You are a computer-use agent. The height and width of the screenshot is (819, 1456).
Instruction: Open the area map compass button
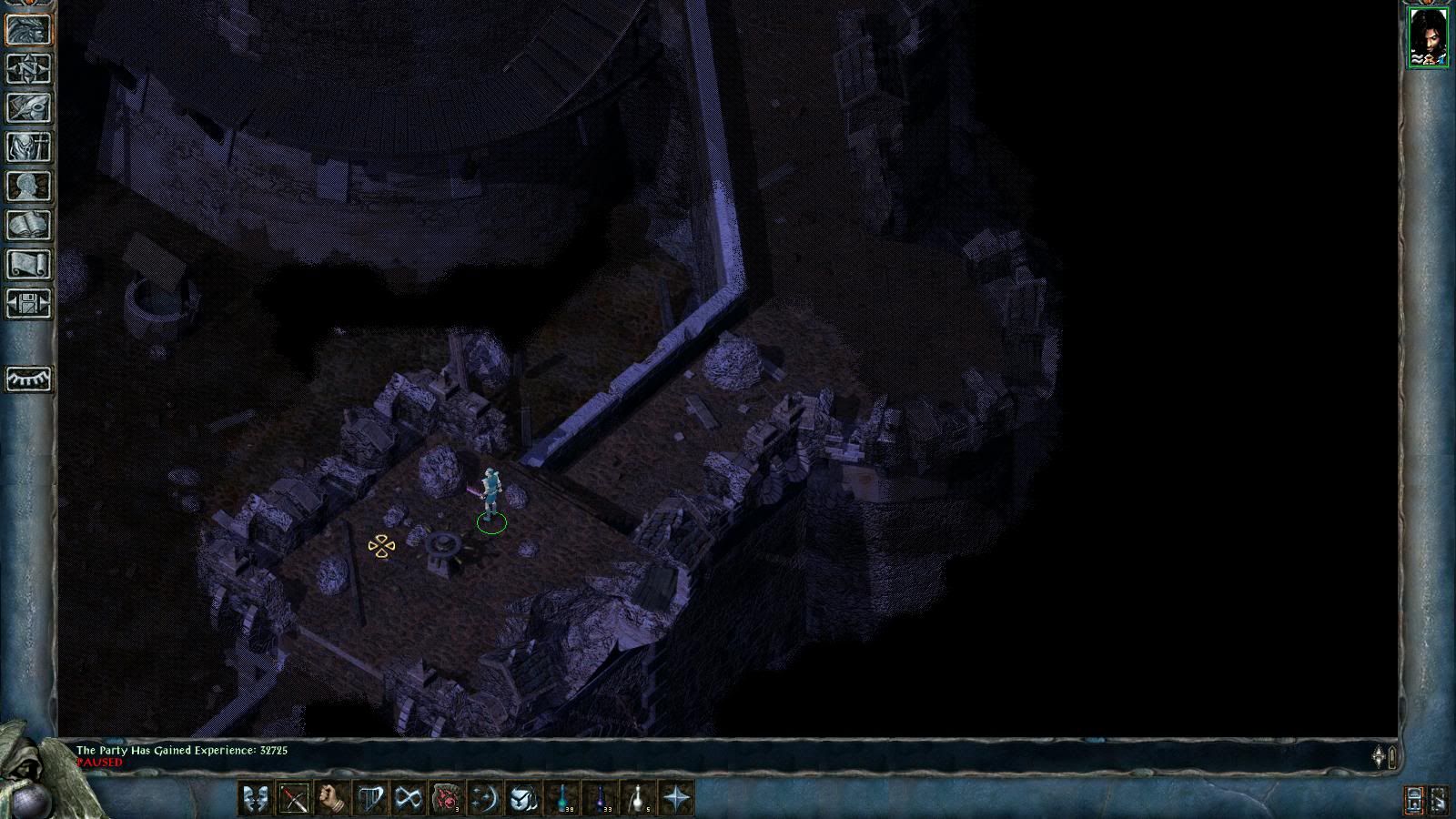[29, 69]
